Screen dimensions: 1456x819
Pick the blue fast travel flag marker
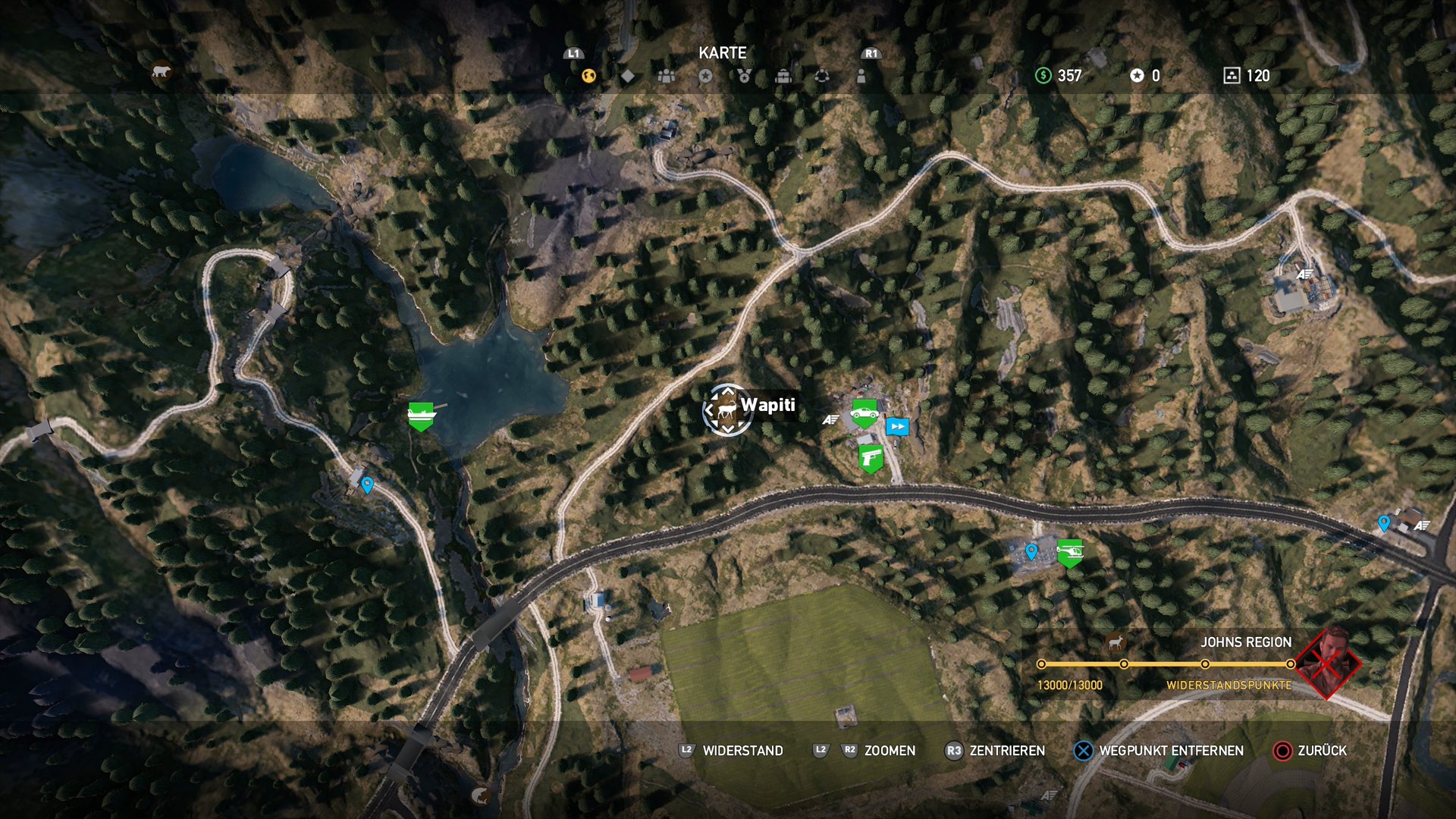tap(897, 426)
